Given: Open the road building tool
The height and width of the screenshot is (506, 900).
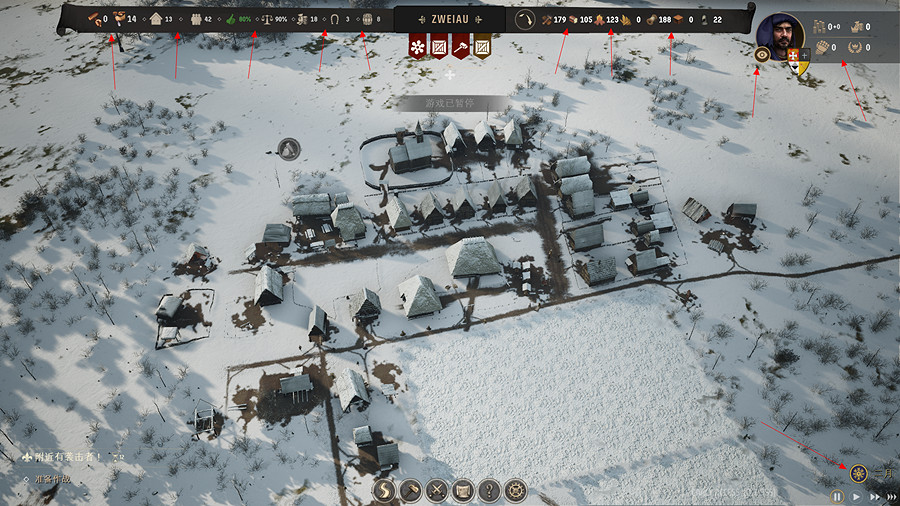Looking at the screenshot, I should [385, 490].
